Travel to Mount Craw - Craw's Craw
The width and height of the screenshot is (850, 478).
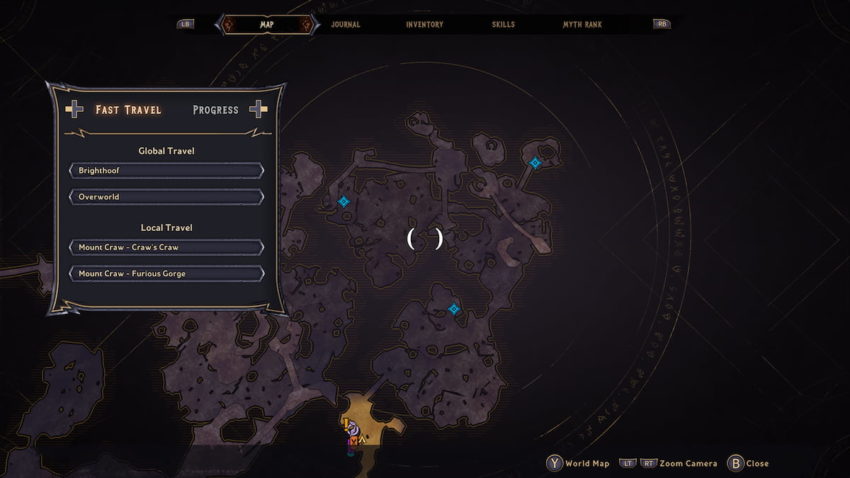click(166, 247)
